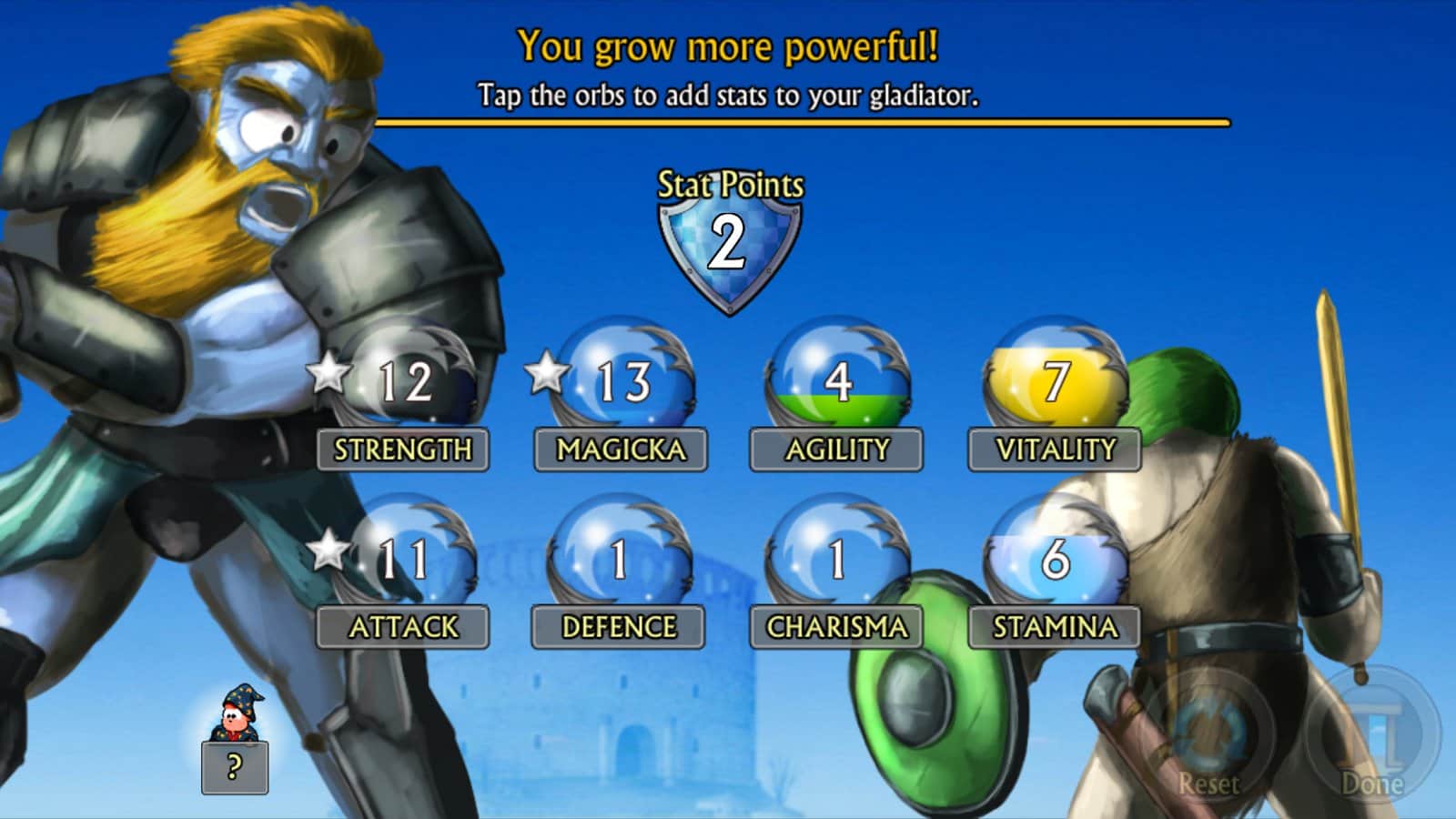Open the wizard help question mark
The width and height of the screenshot is (1456, 819).
pos(235,767)
